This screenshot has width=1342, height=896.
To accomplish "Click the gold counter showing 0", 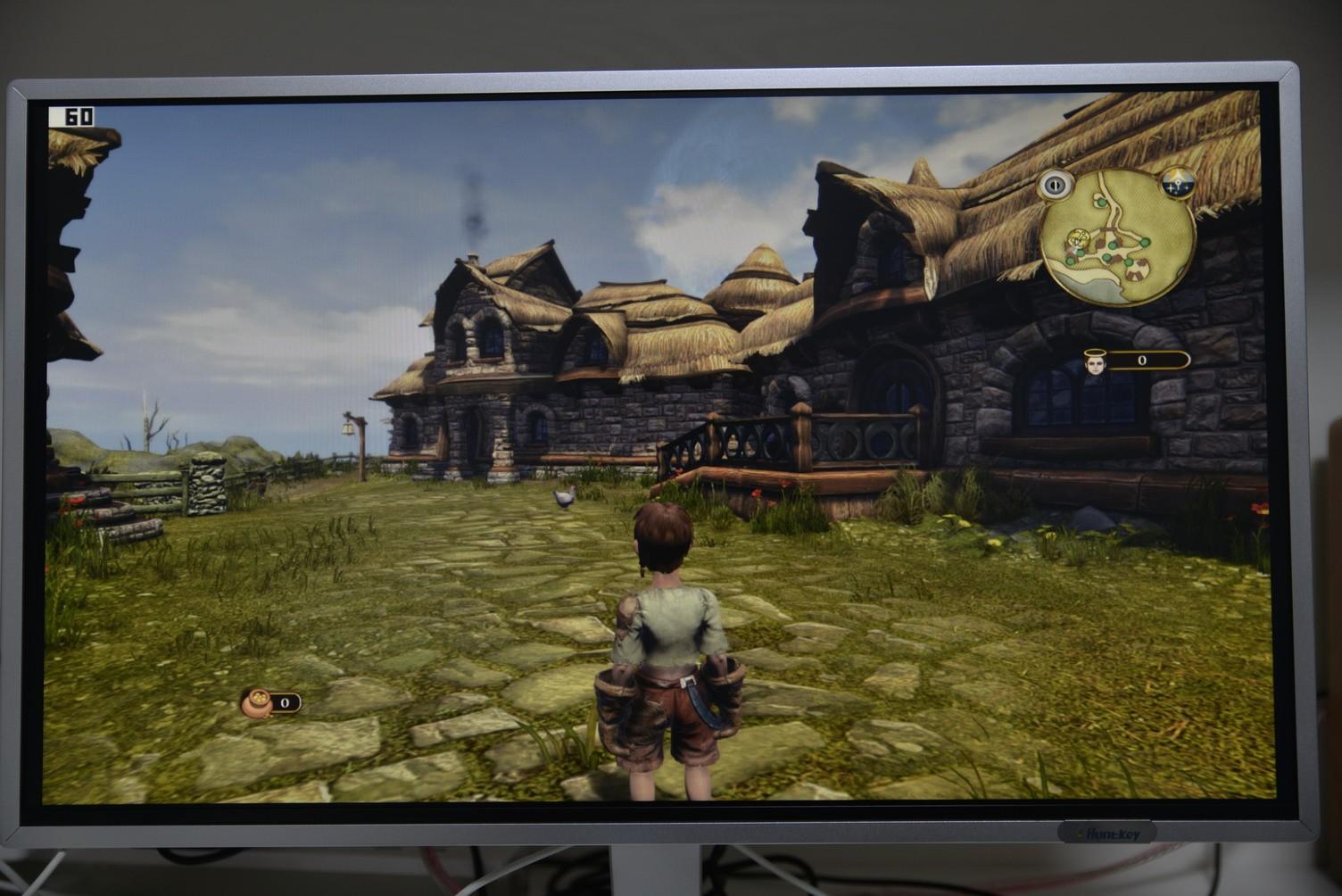I will click(x=286, y=702).
